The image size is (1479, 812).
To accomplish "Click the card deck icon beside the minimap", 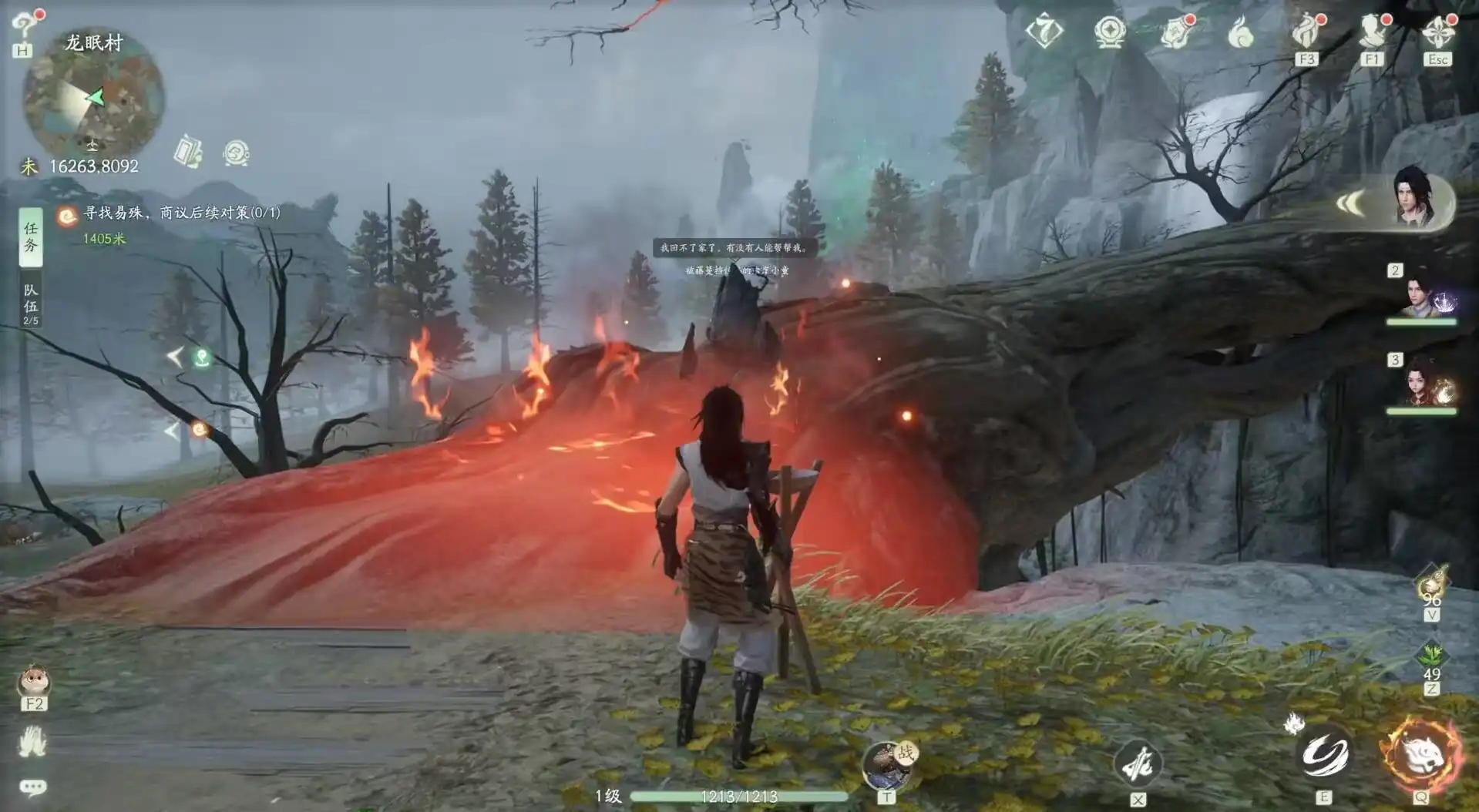I will click(188, 152).
